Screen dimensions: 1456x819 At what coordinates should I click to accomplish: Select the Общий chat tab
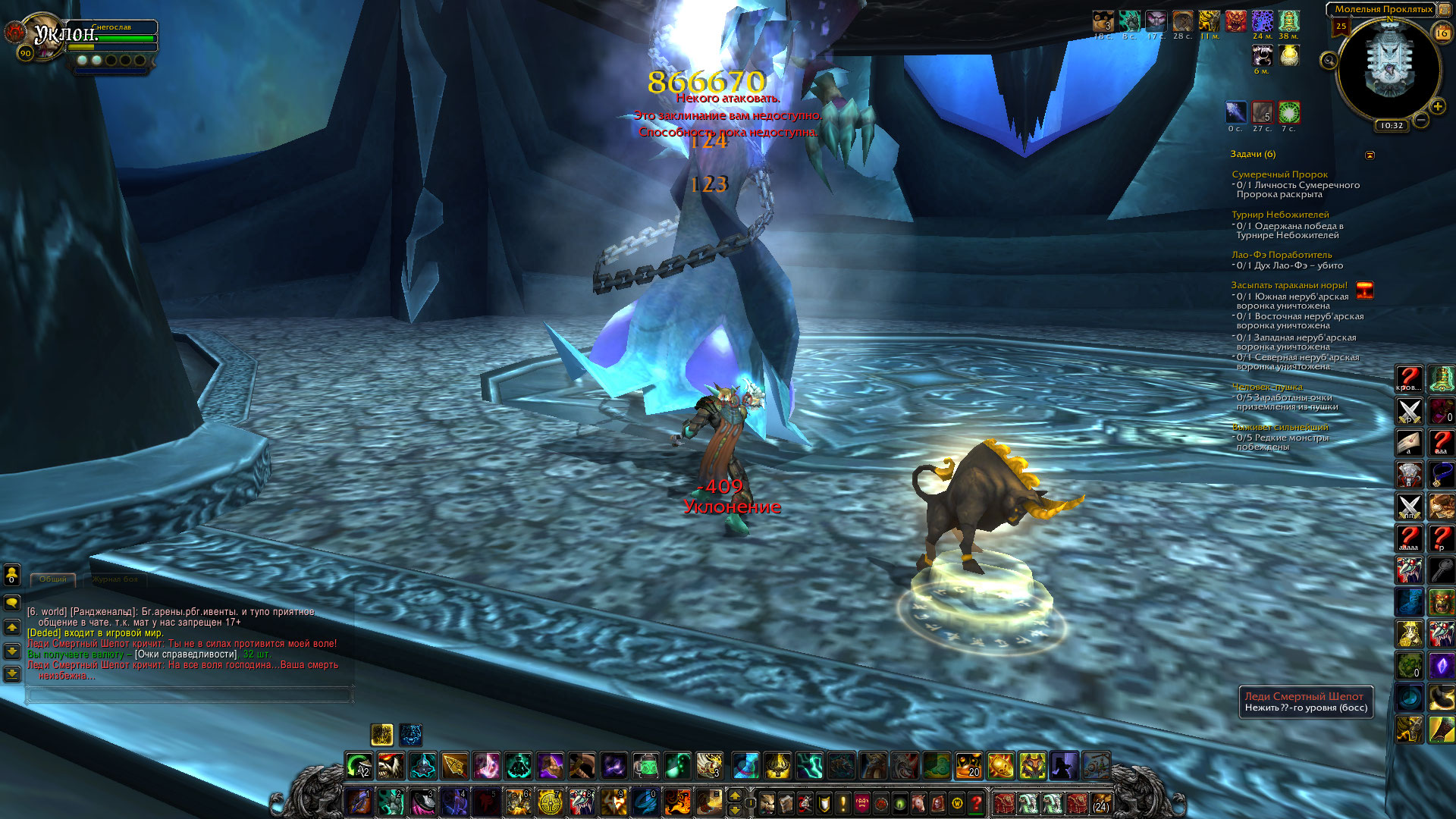(x=53, y=579)
